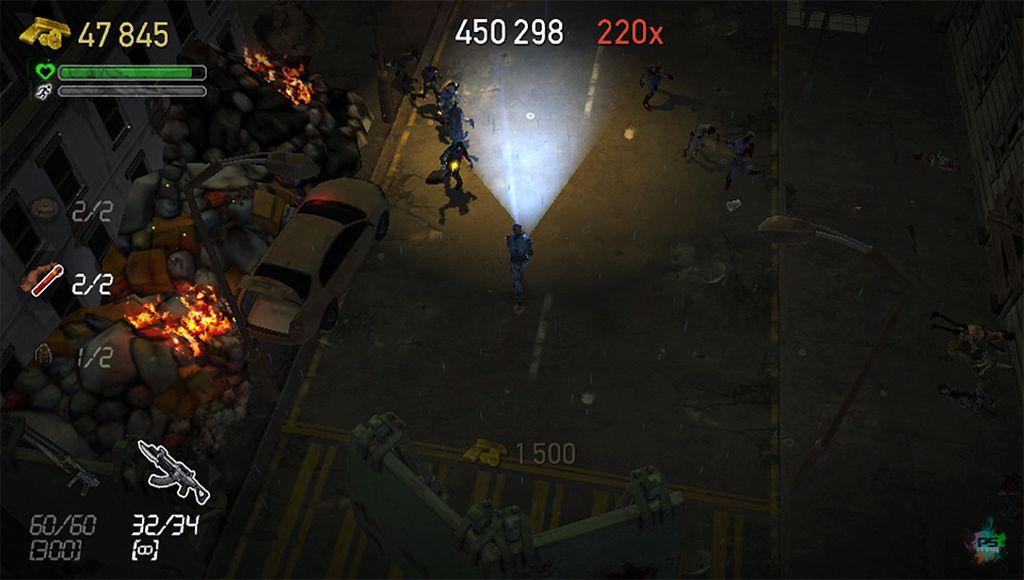This screenshot has width=1024, height=580.
Task: Click the gold bars currency icon
Action: coord(44,35)
